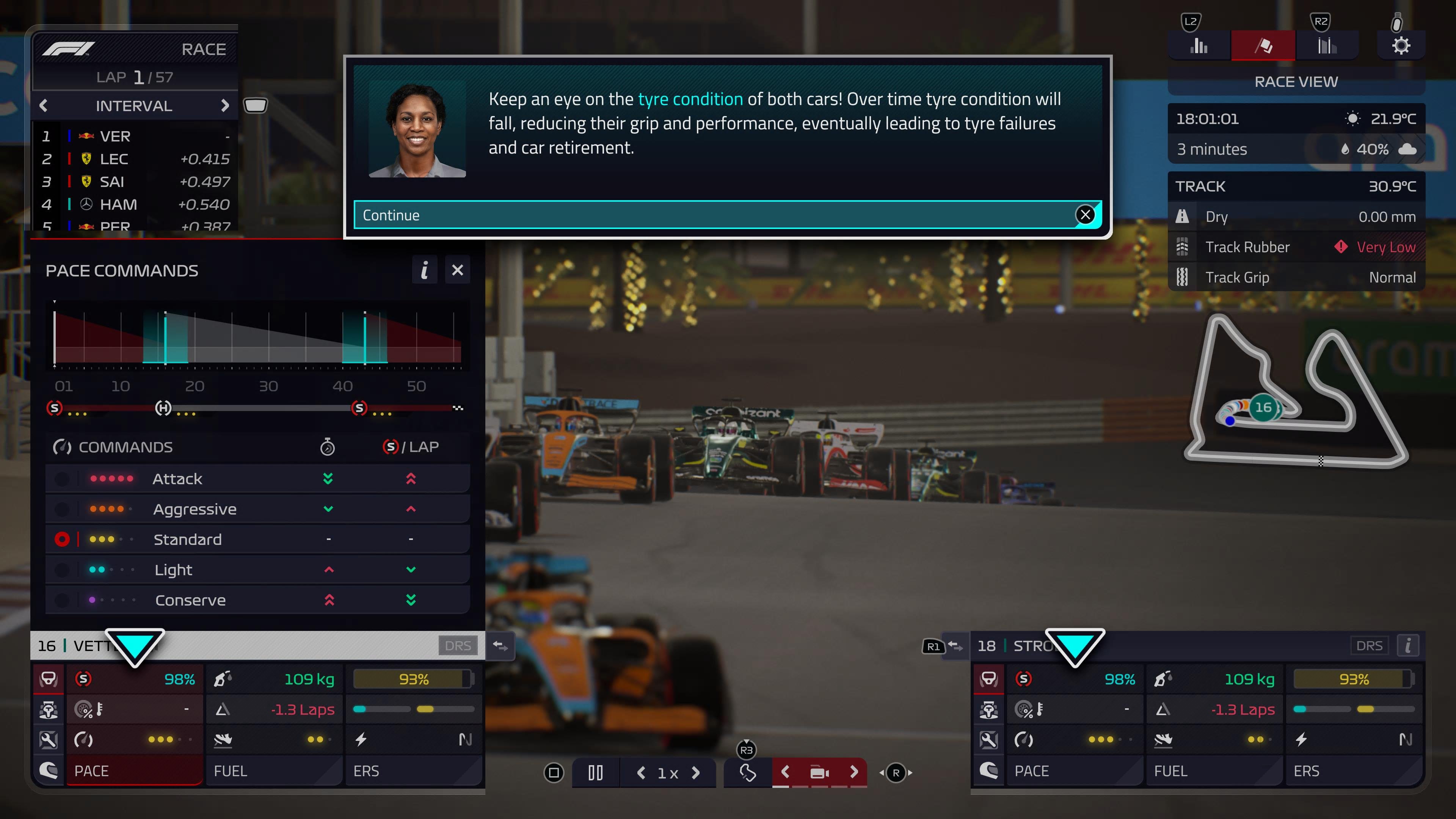
Task: Select the Conserve pace command
Action: [x=190, y=600]
